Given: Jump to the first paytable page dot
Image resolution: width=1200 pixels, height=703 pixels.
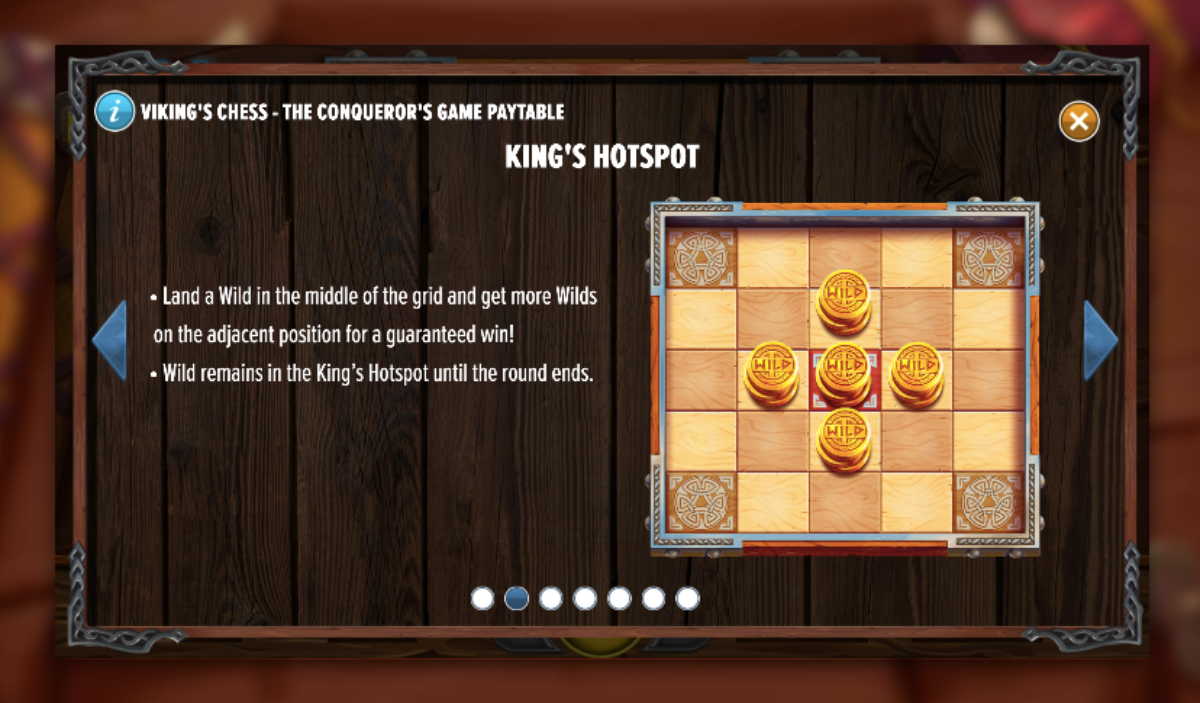Looking at the screenshot, I should (x=483, y=598).
